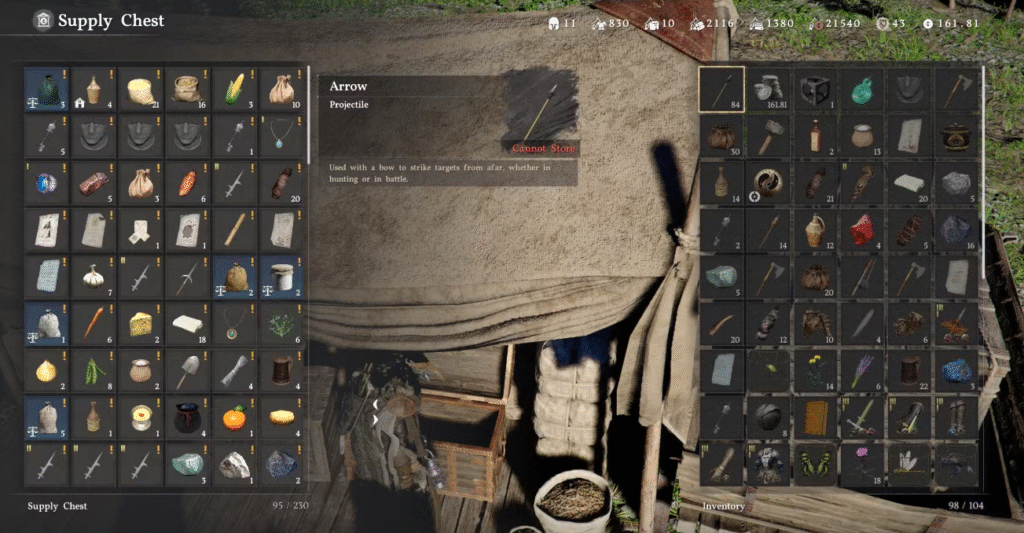Screen dimensions: 1024x533
Task: Select the yellow flowers in inventory
Action: point(816,370)
